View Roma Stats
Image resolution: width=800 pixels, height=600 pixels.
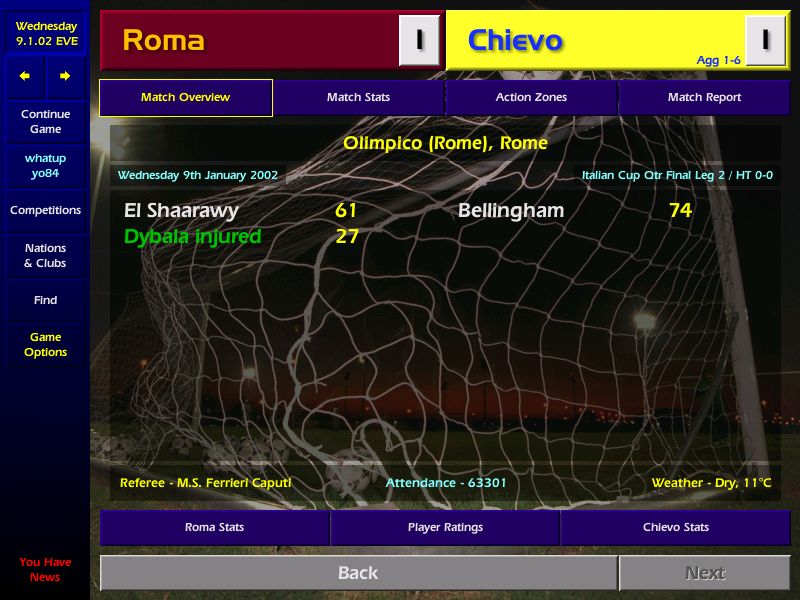(214, 527)
